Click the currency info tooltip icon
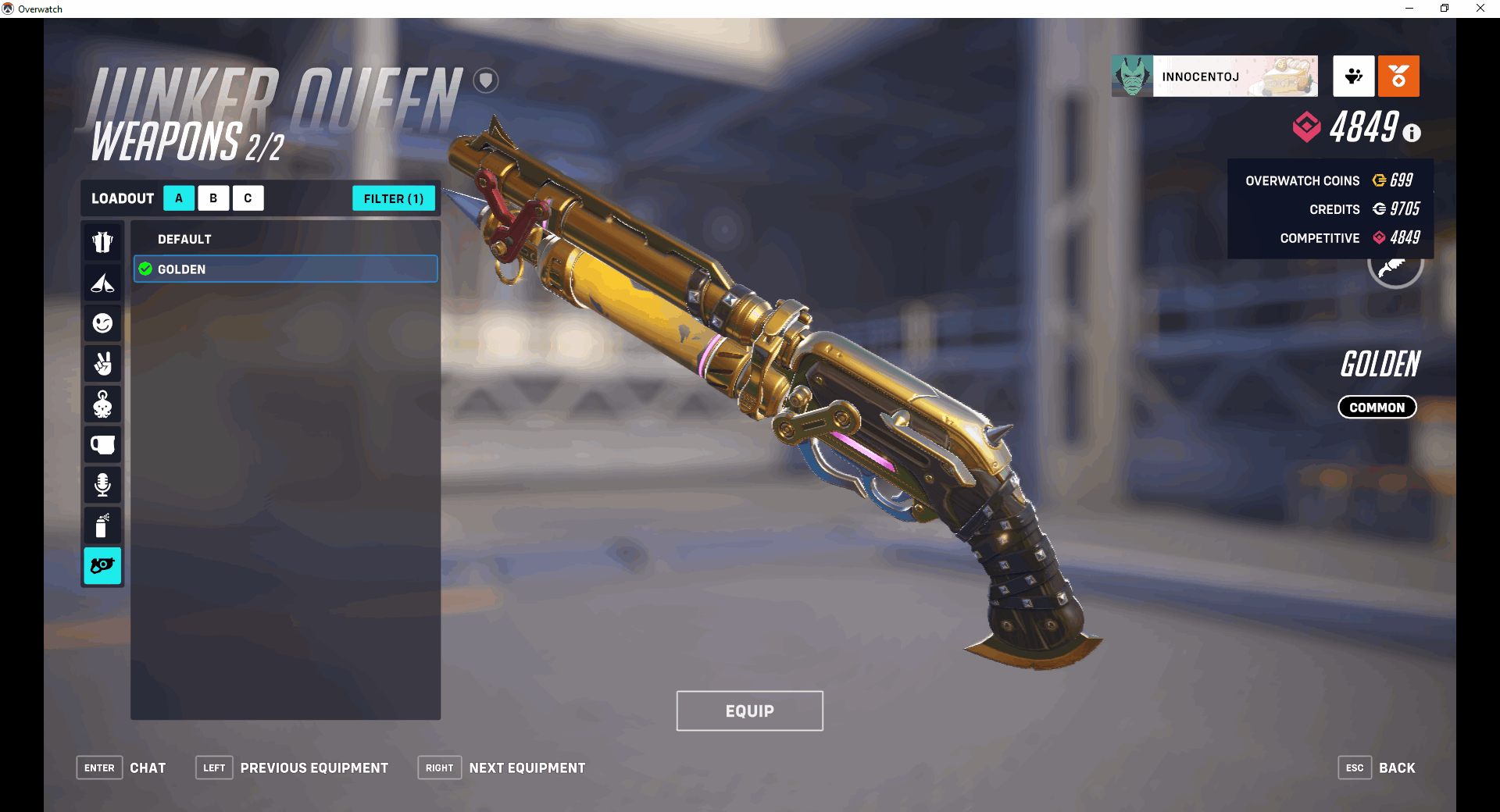This screenshot has height=812, width=1500. [x=1411, y=133]
